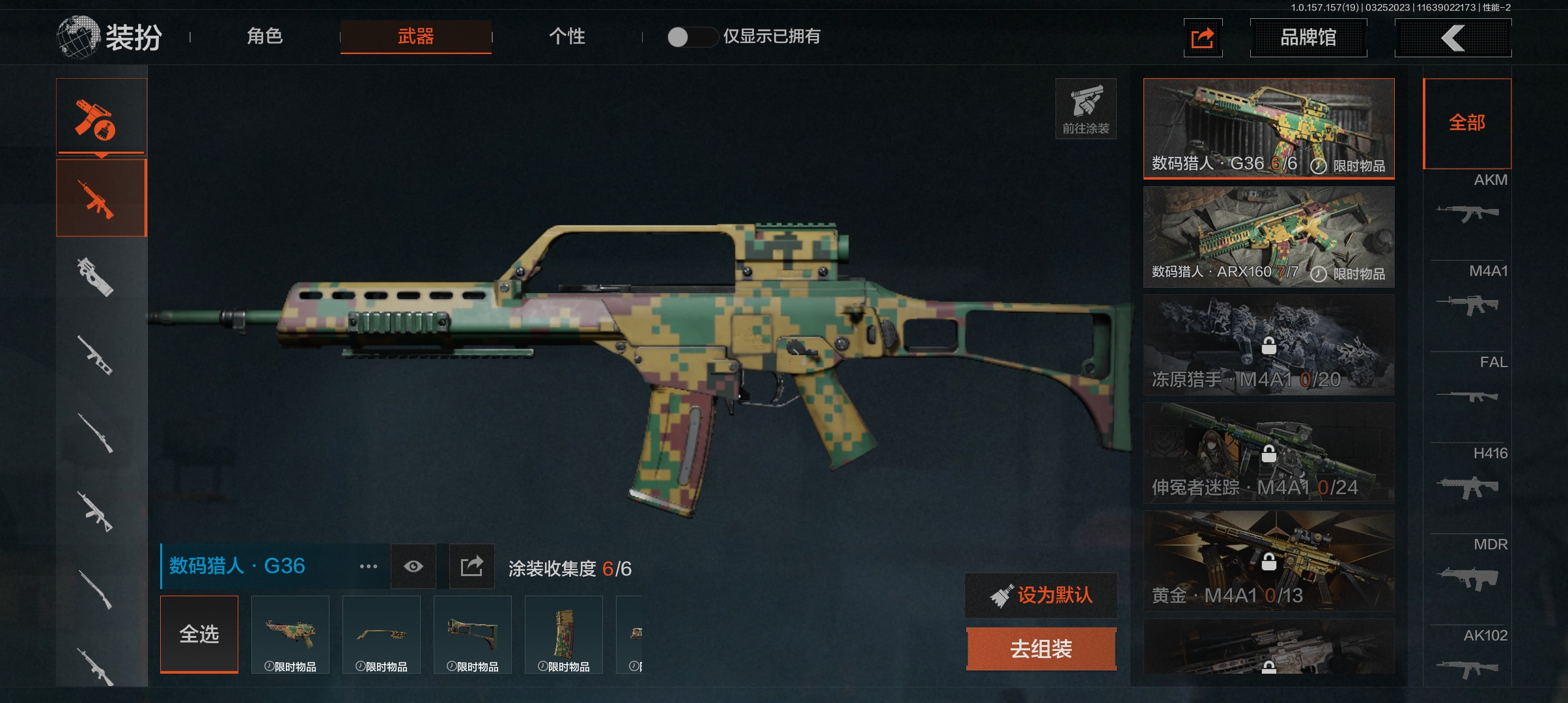Choose 全选 to select all parts
This screenshot has height=703, width=1568.
point(199,634)
